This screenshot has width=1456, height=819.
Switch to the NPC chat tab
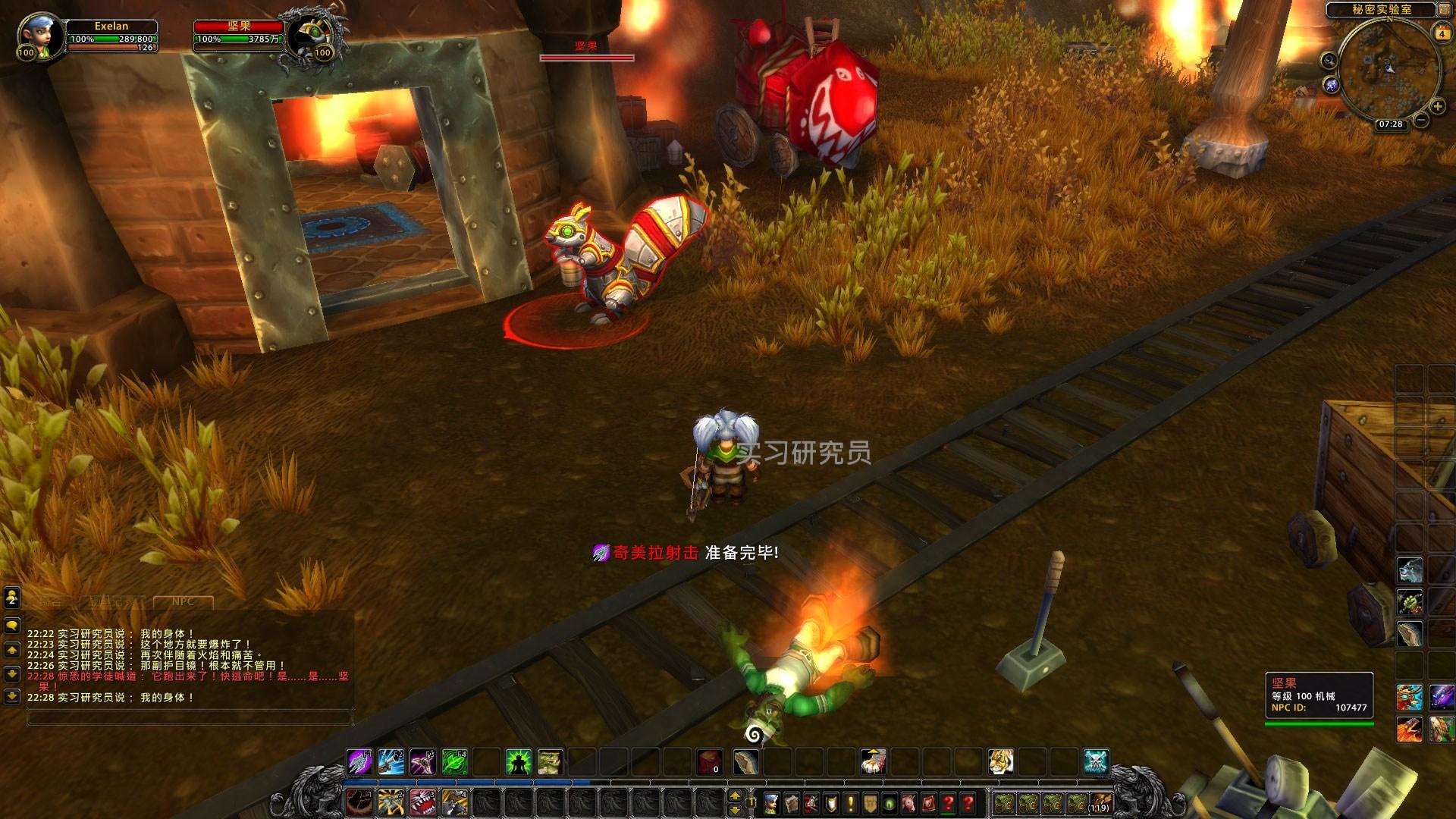coord(183,602)
